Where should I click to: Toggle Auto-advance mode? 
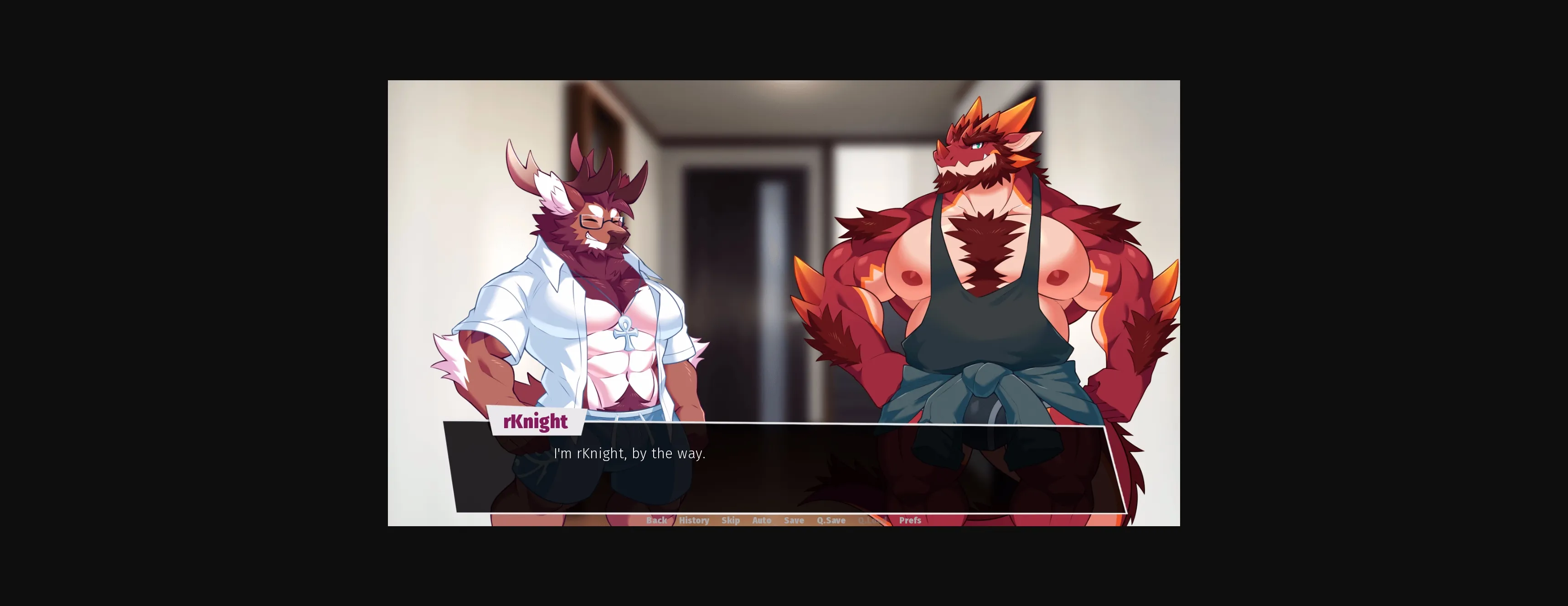click(x=762, y=520)
